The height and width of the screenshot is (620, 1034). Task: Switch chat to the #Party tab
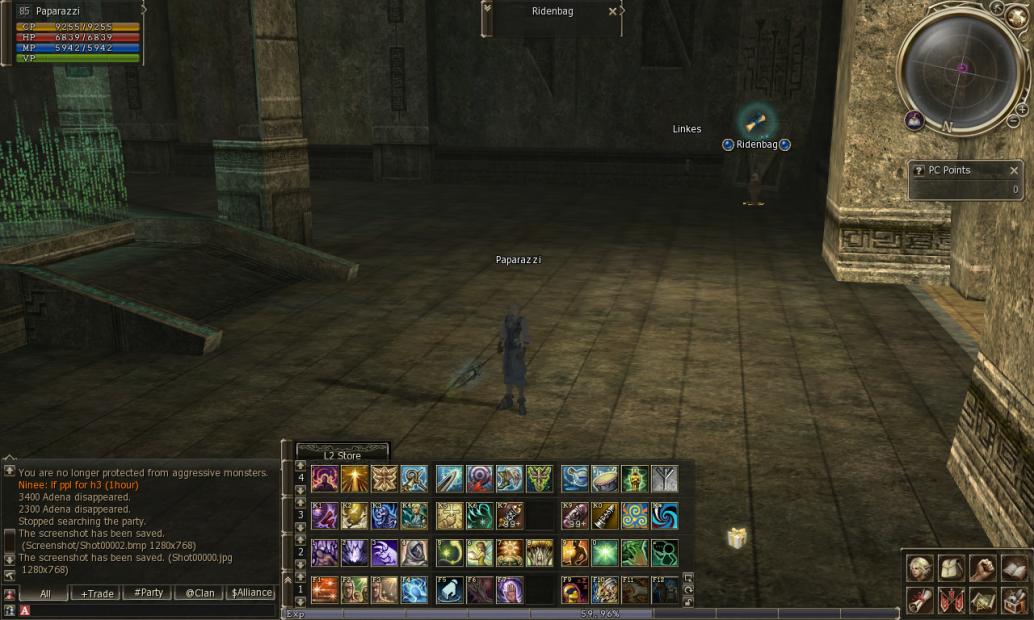(x=148, y=593)
